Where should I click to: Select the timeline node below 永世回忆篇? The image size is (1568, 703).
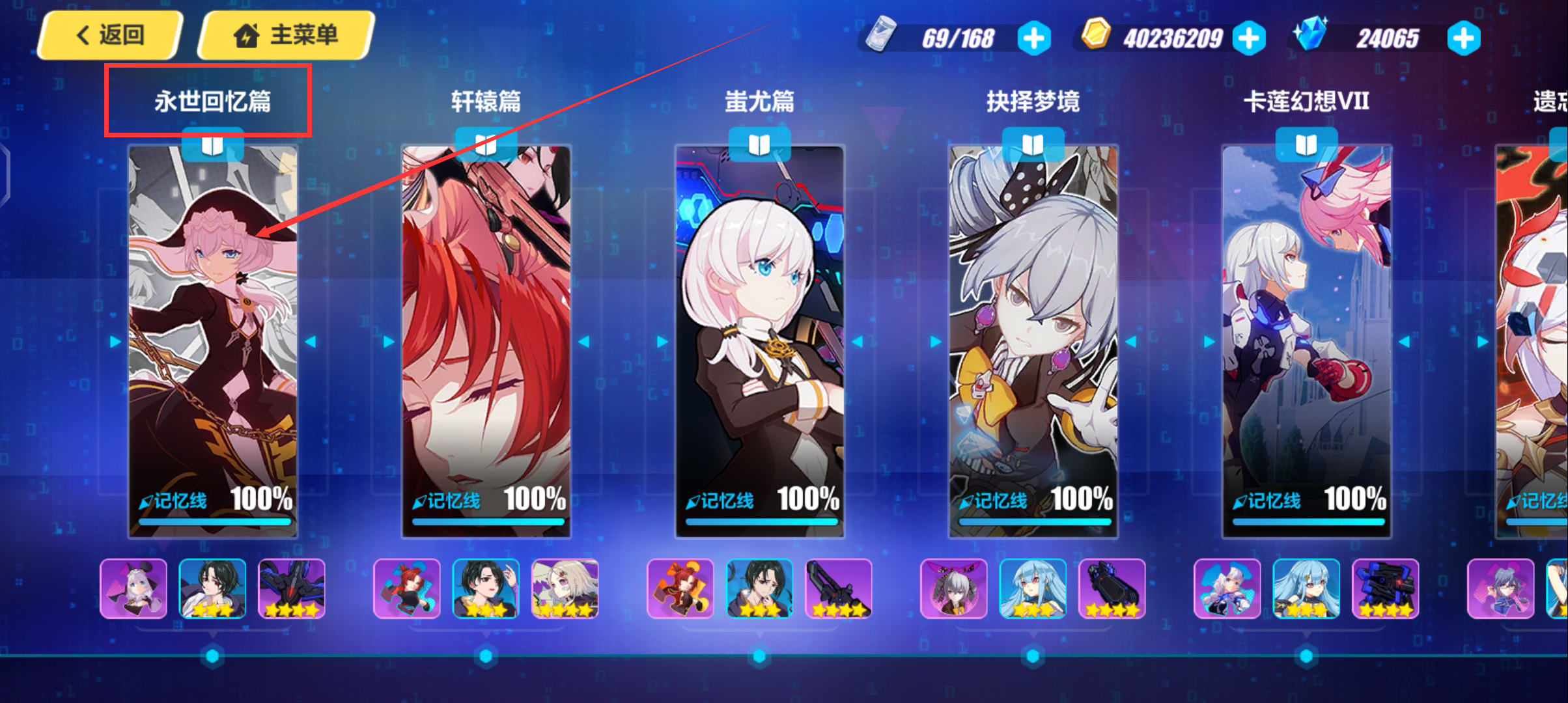click(x=212, y=656)
